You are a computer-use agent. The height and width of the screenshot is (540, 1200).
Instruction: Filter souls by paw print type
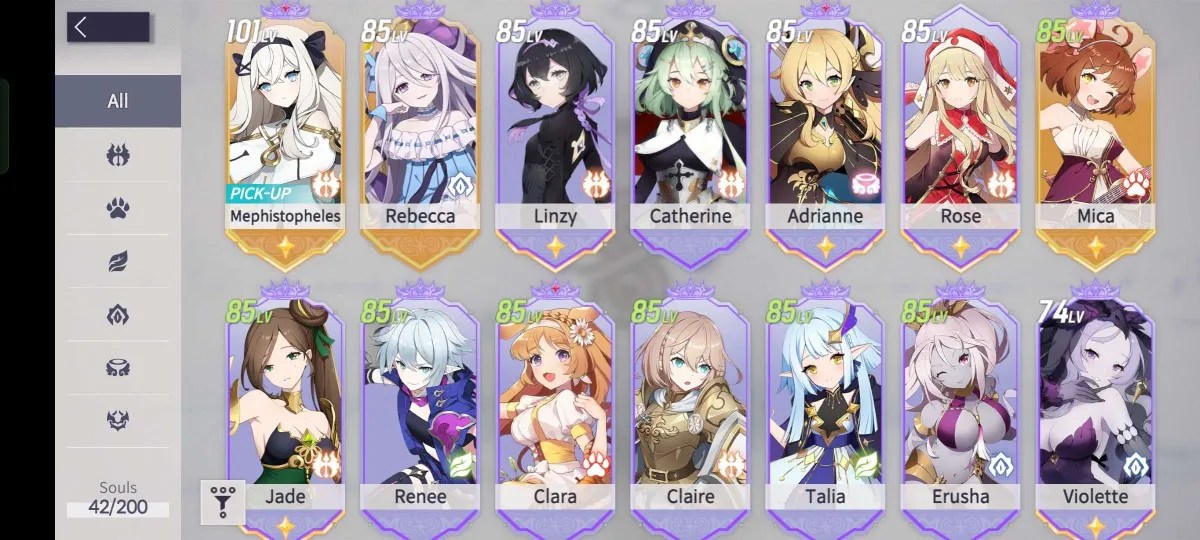pyautogui.click(x=118, y=208)
